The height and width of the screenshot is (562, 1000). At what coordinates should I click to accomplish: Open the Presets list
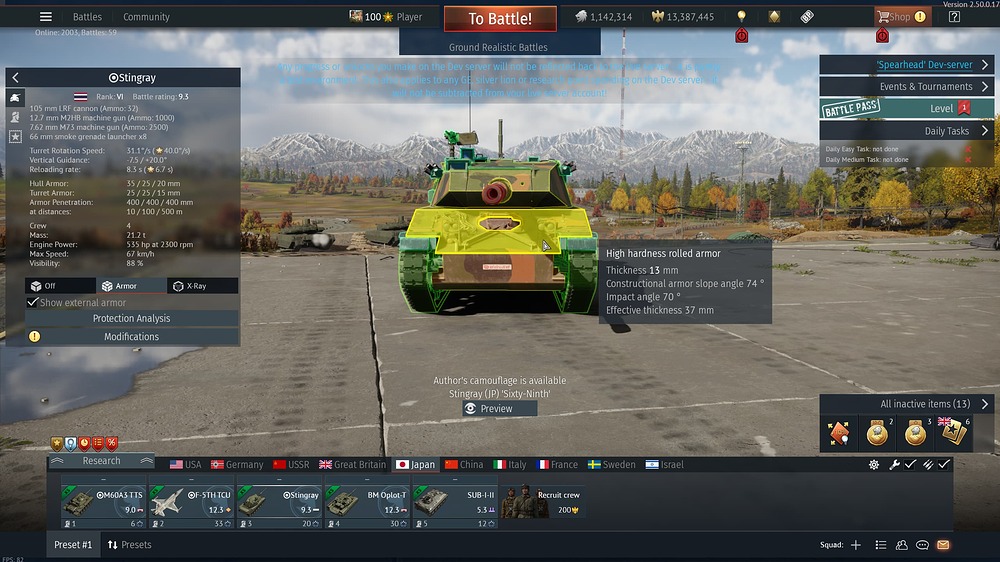(x=129, y=545)
